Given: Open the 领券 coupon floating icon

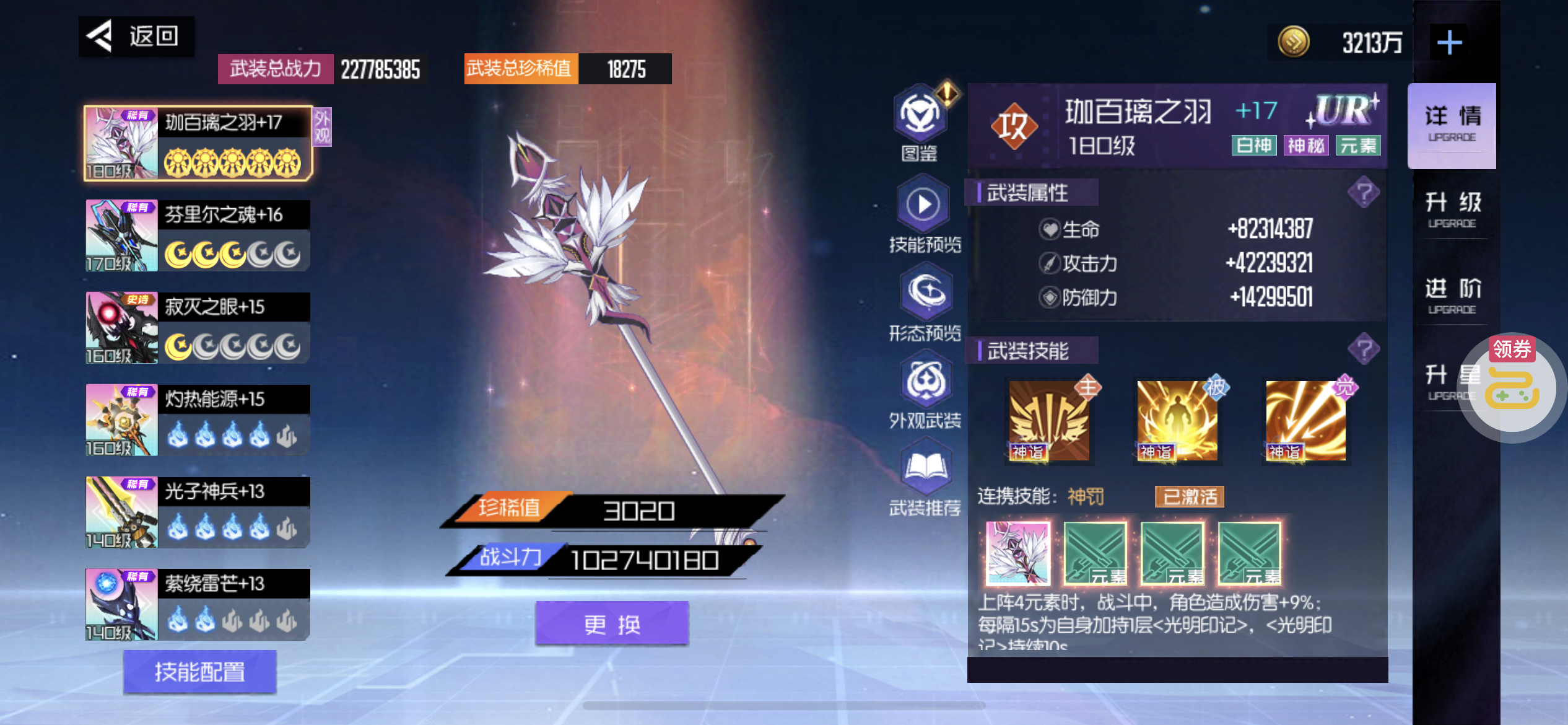Looking at the screenshot, I should pyautogui.click(x=1511, y=387).
